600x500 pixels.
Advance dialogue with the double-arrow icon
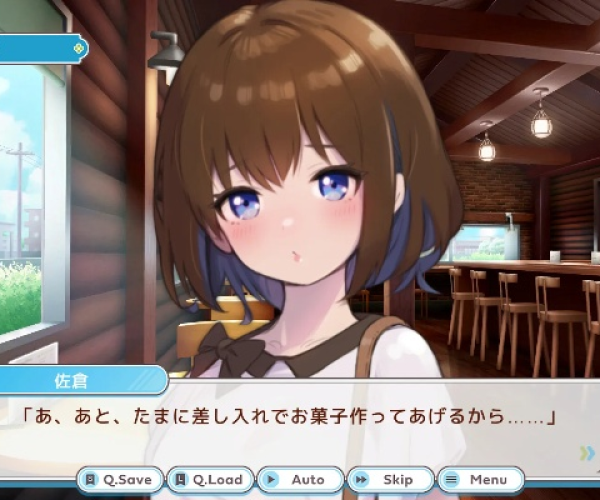[588, 453]
